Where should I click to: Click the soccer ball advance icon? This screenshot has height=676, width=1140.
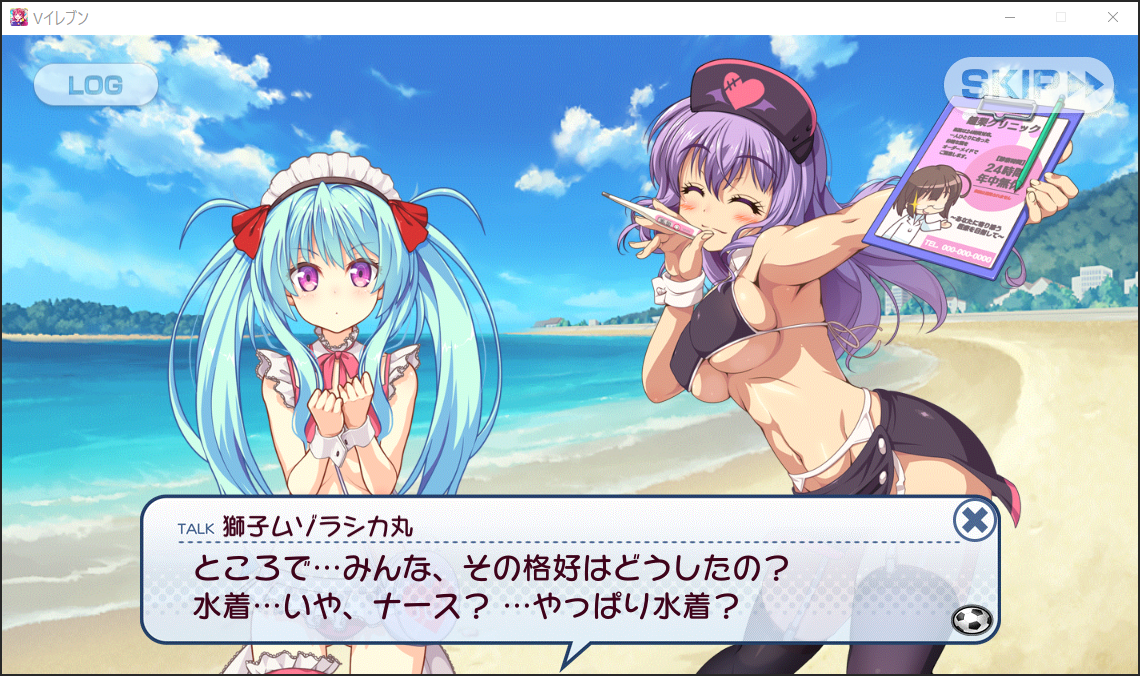click(x=973, y=621)
